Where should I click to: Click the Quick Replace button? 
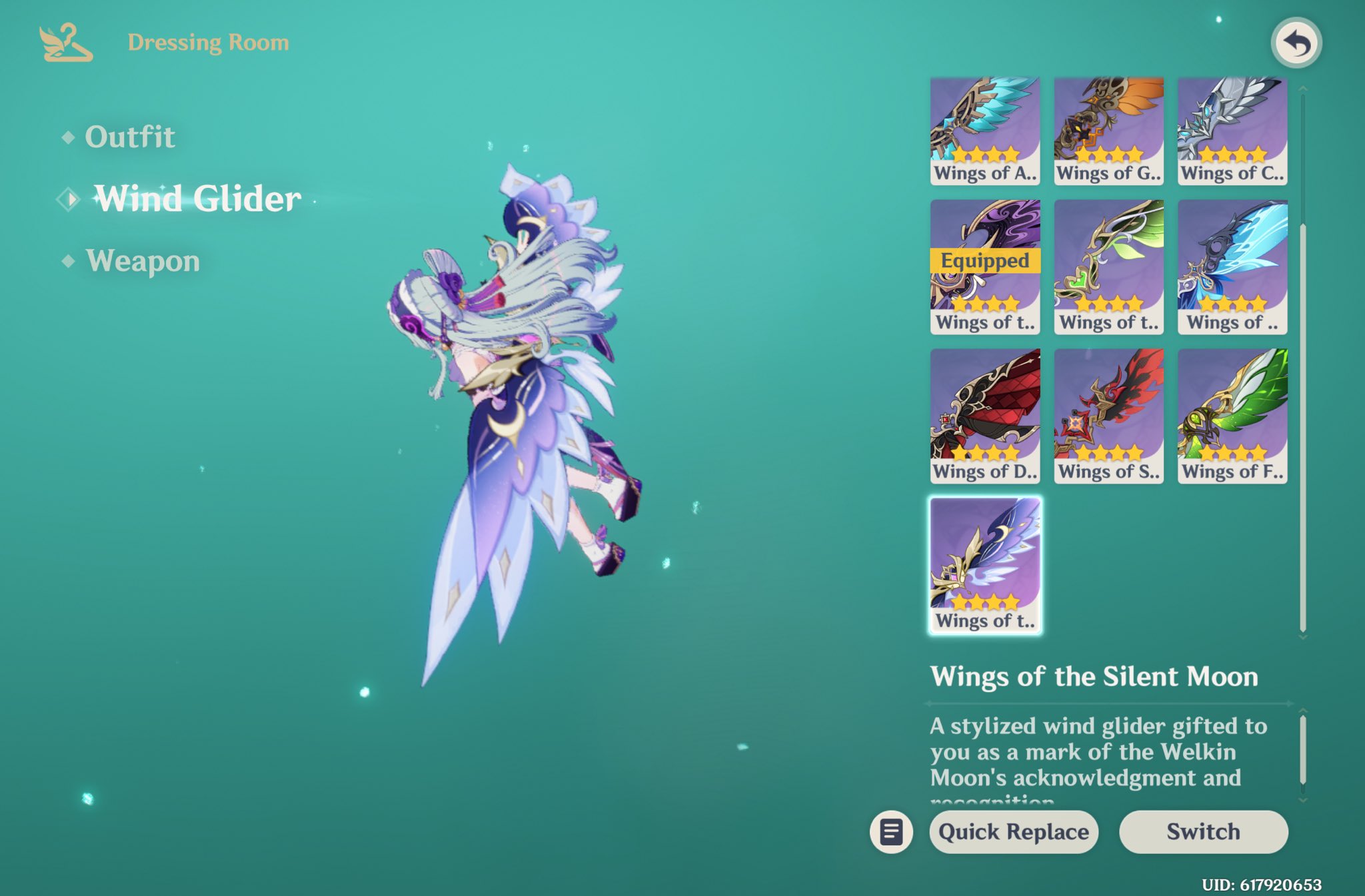pos(1013,831)
